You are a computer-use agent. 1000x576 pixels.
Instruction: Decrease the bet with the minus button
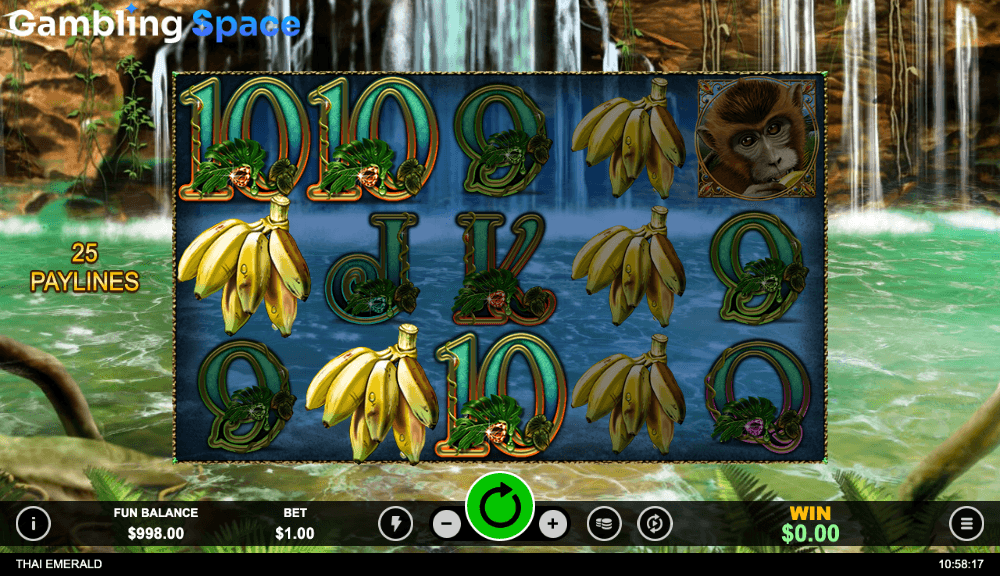[448, 523]
